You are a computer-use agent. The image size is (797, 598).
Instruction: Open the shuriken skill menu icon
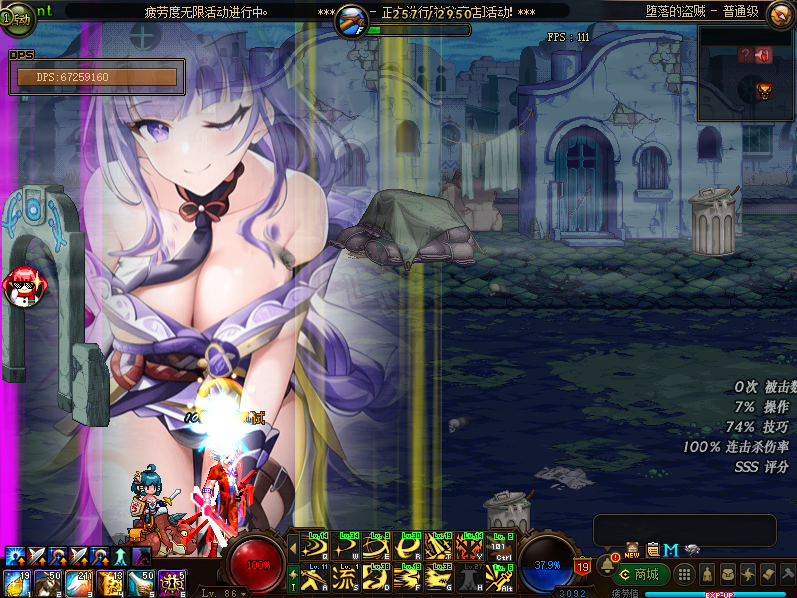point(747,575)
